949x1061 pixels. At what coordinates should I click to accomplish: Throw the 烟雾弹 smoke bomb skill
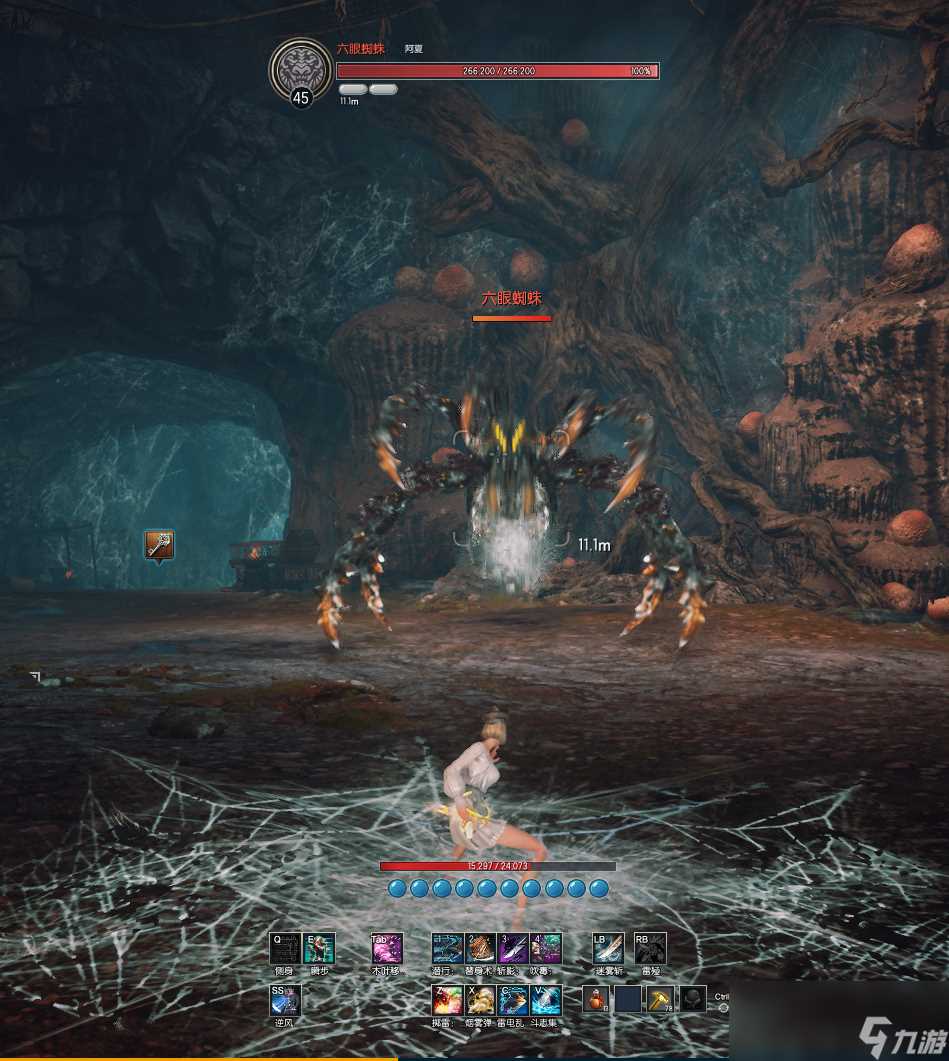pyautogui.click(x=481, y=1000)
